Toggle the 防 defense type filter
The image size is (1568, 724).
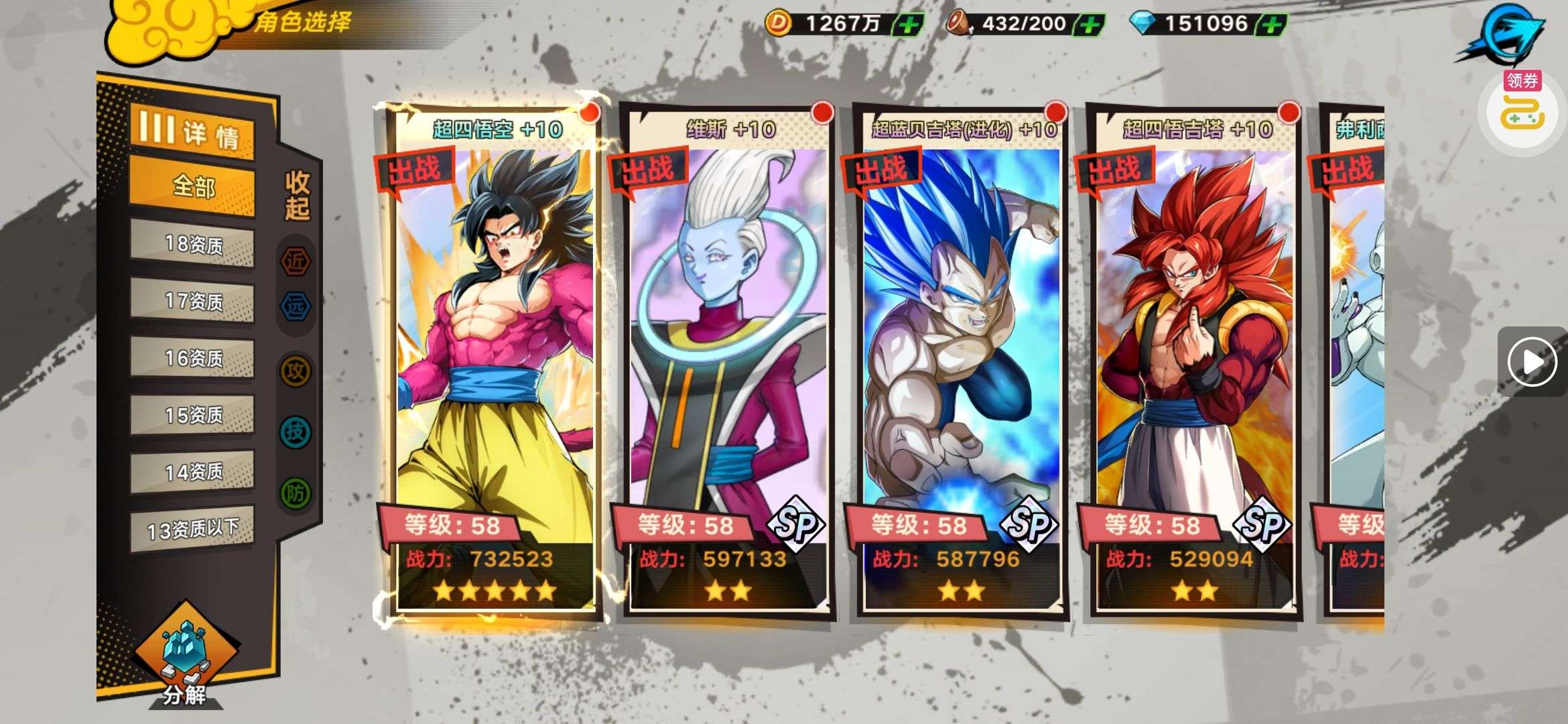(296, 494)
